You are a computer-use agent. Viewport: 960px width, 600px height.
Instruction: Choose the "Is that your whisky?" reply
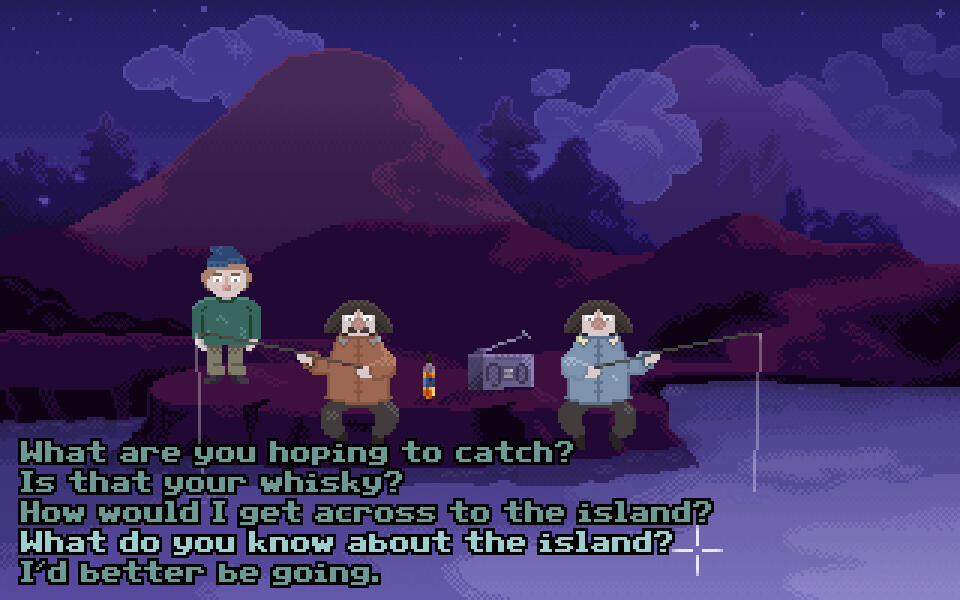click(211, 483)
